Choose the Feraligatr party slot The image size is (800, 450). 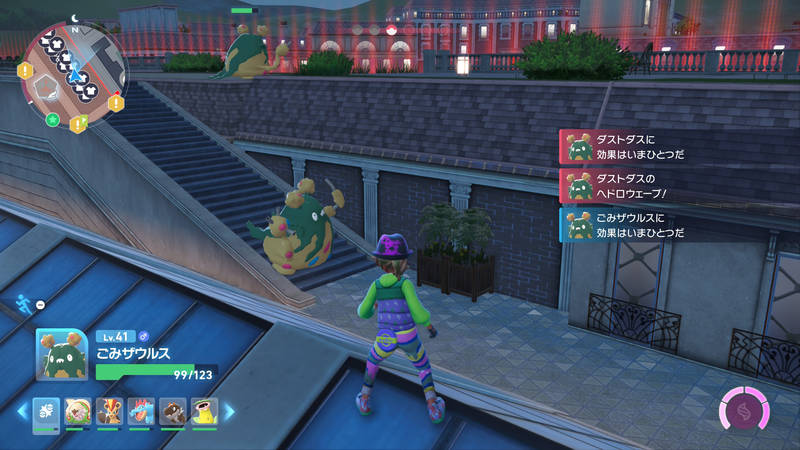[x=141, y=411]
